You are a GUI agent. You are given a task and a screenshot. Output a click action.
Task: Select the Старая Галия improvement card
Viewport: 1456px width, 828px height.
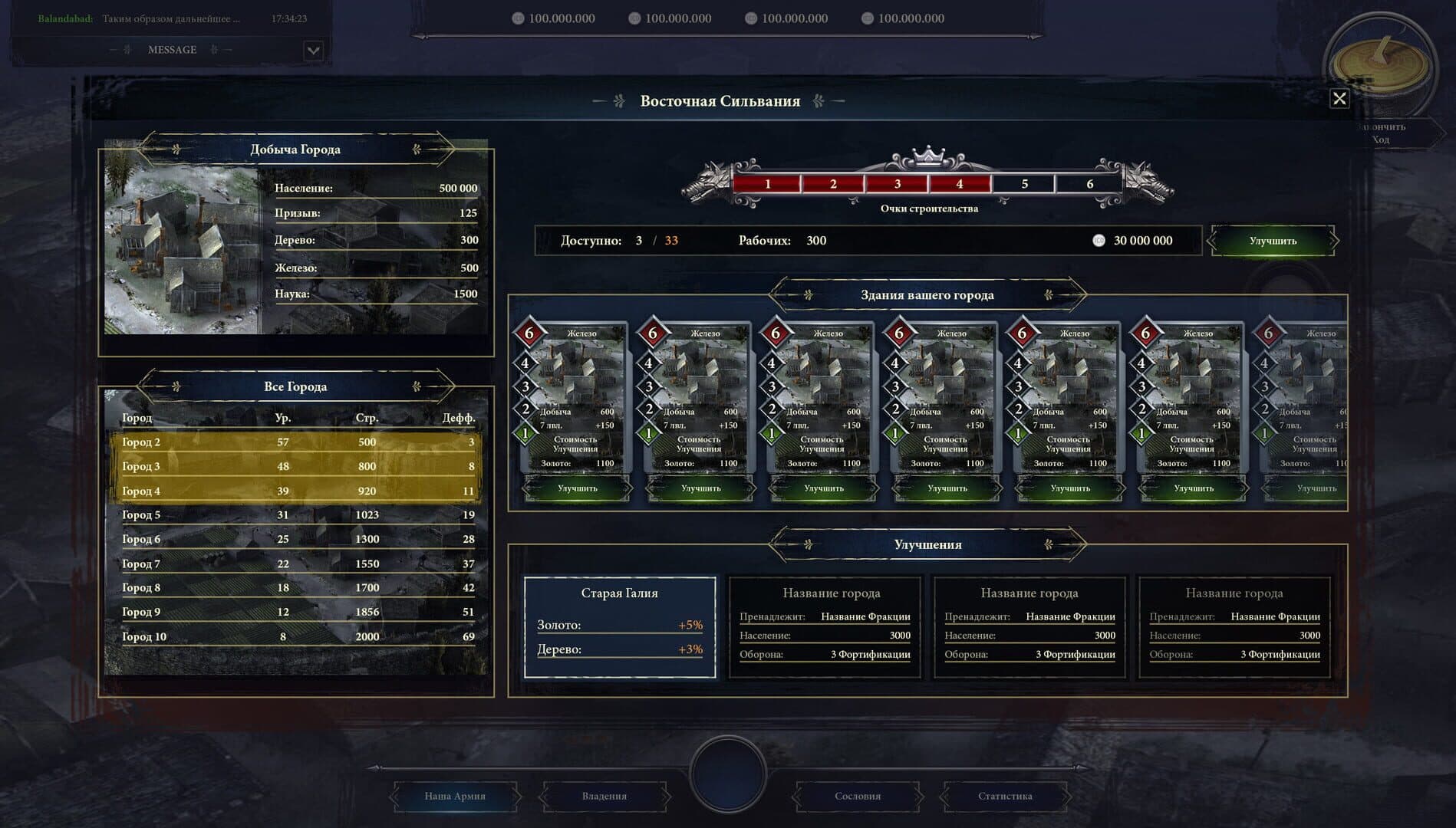coord(620,627)
